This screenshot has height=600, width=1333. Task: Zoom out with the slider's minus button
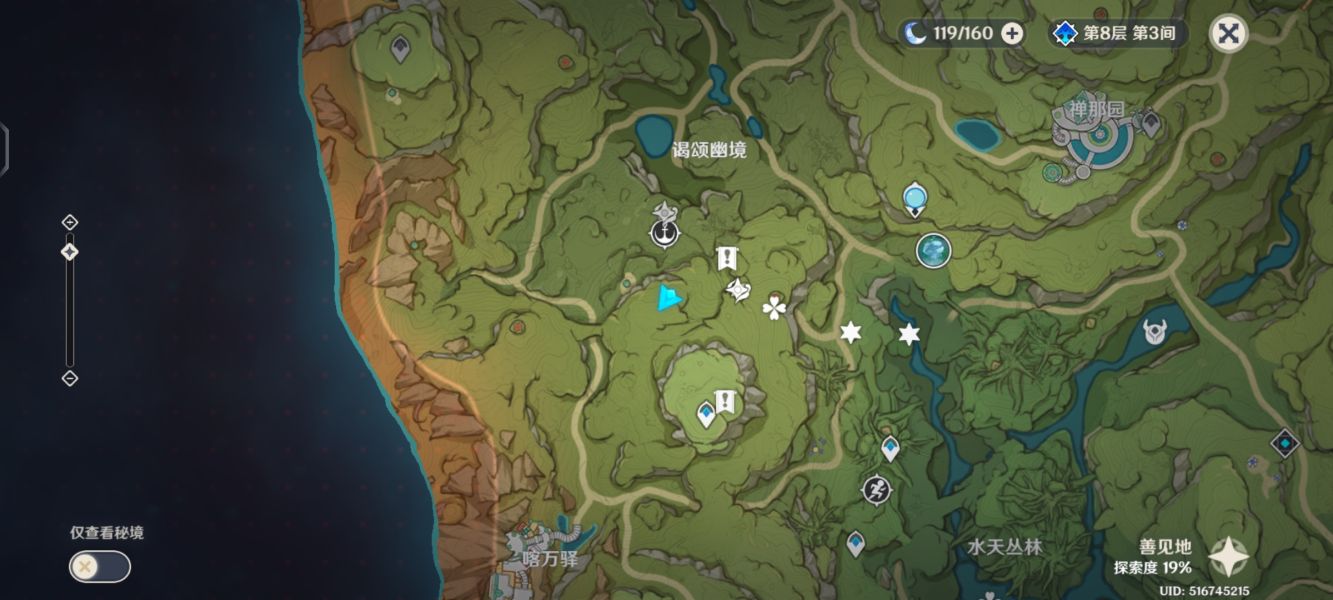click(x=69, y=378)
